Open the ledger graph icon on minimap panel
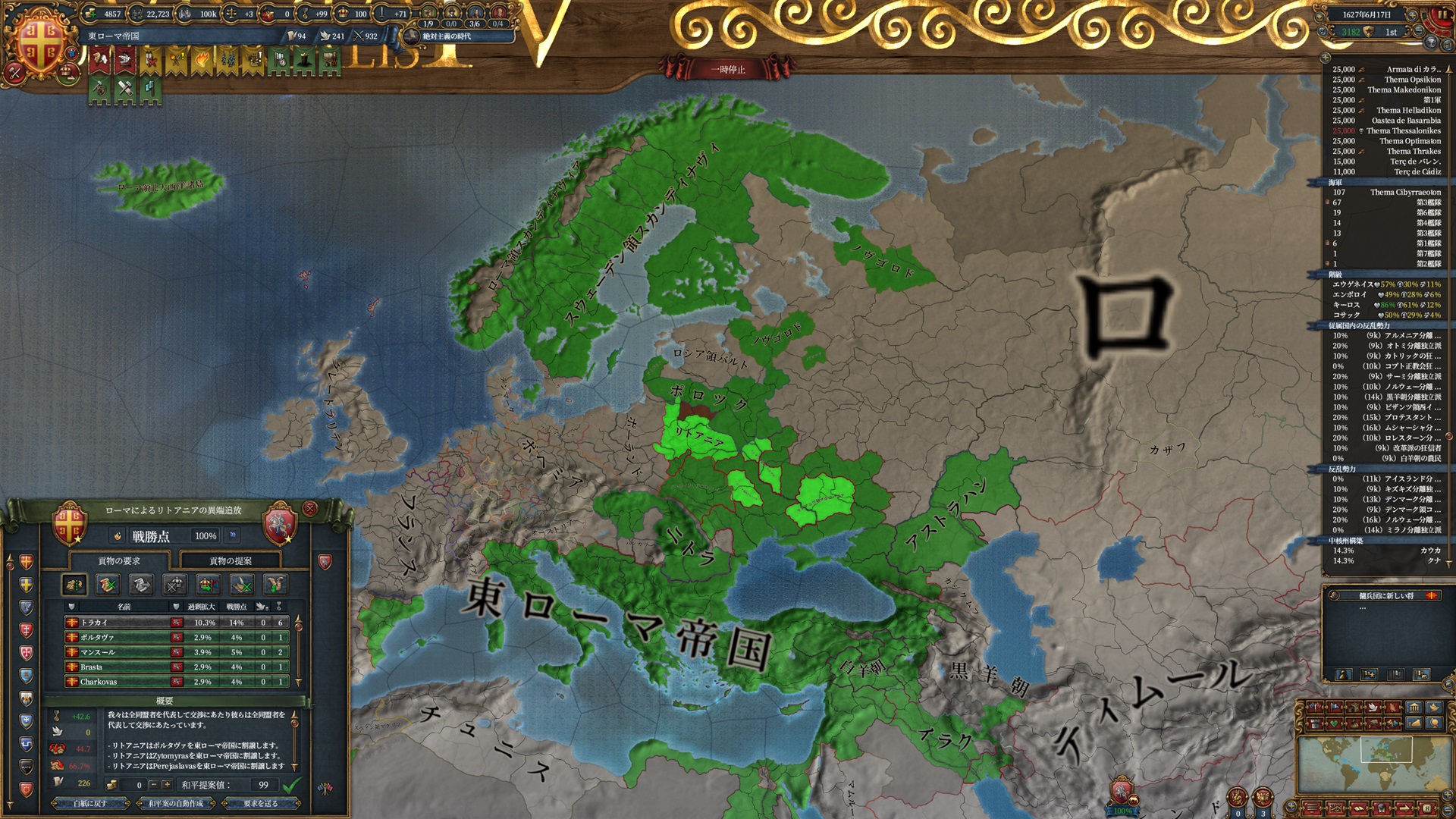Viewport: 1456px width, 819px height. [x=1336, y=808]
